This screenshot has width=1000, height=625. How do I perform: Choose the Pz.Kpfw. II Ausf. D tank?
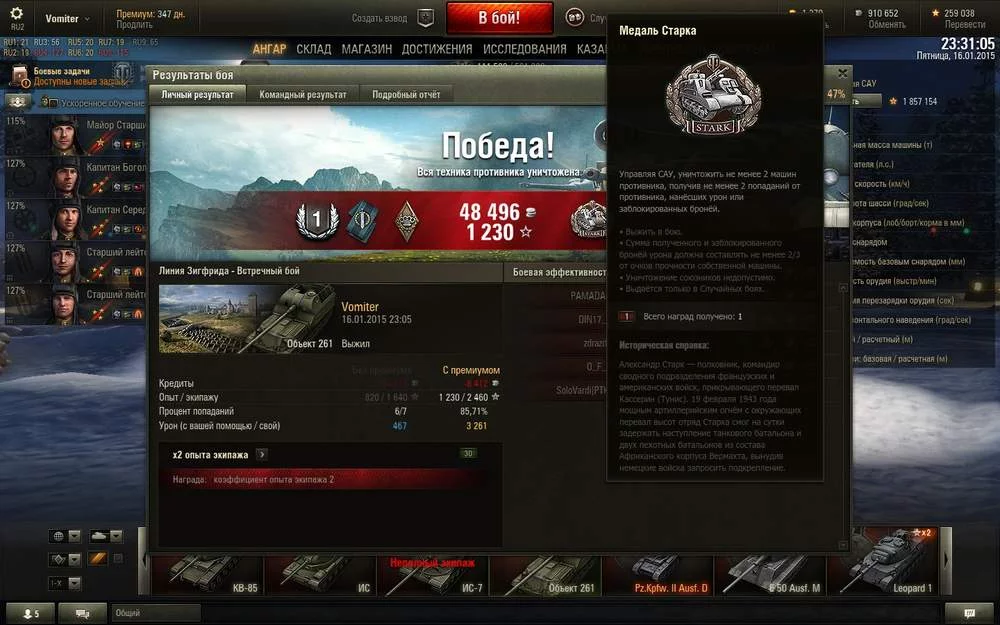[x=664, y=573]
